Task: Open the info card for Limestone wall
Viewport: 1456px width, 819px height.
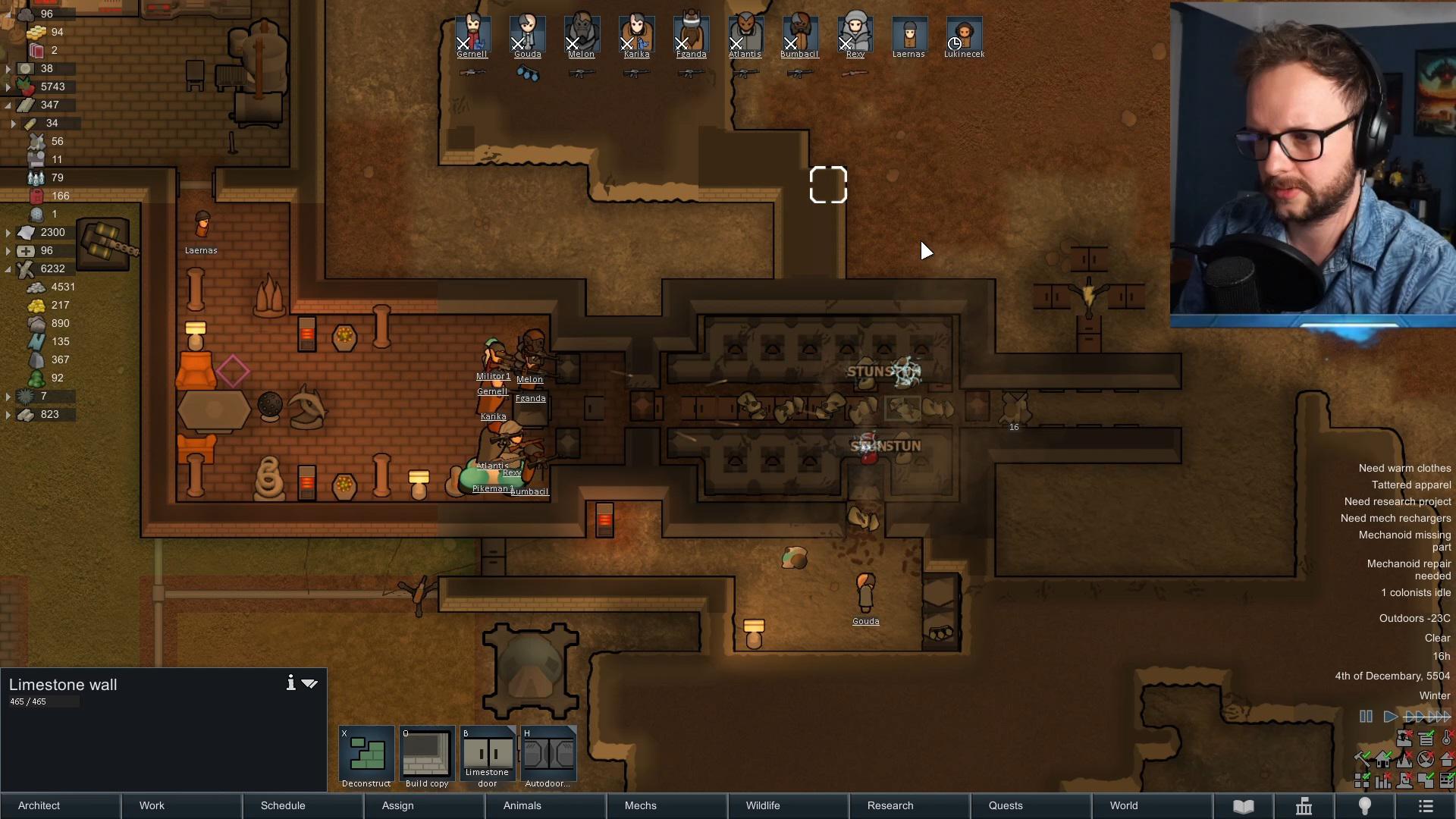Action: [x=290, y=683]
